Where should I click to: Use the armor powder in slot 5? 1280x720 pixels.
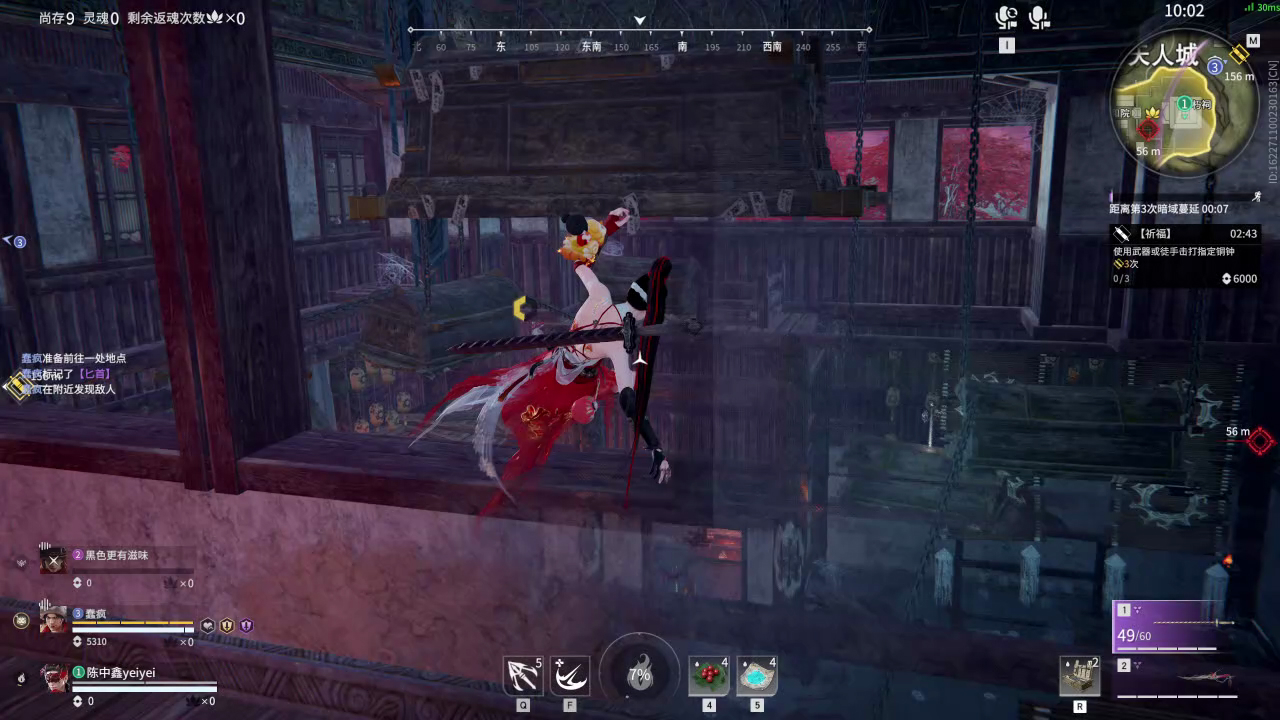(757, 676)
